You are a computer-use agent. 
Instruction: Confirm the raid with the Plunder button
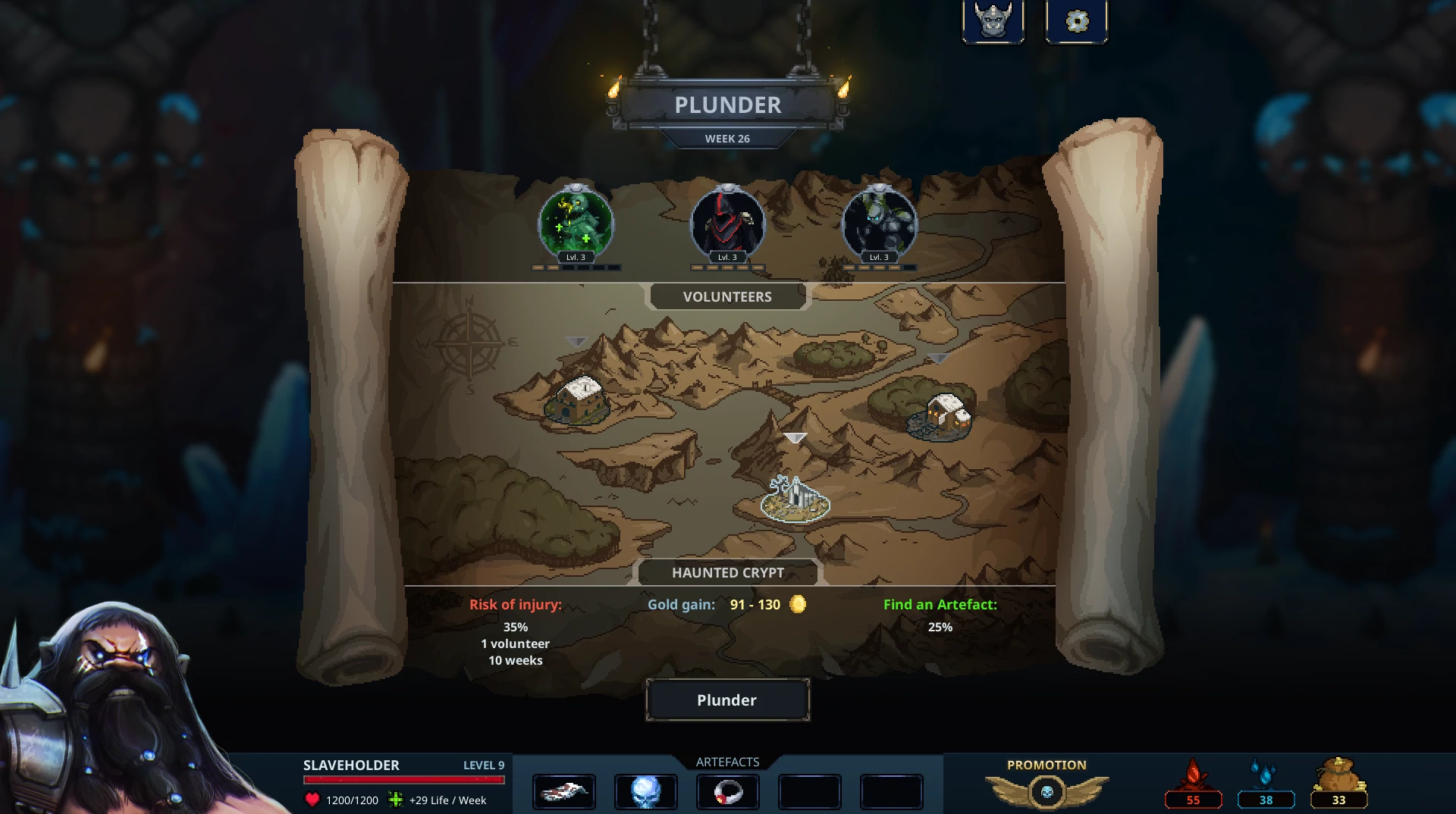[727, 700]
